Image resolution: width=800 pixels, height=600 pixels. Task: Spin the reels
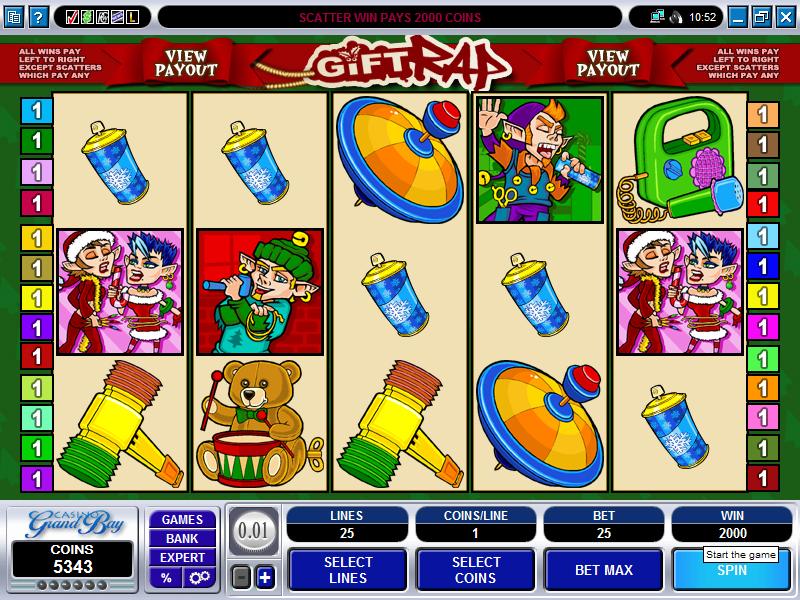(x=733, y=570)
